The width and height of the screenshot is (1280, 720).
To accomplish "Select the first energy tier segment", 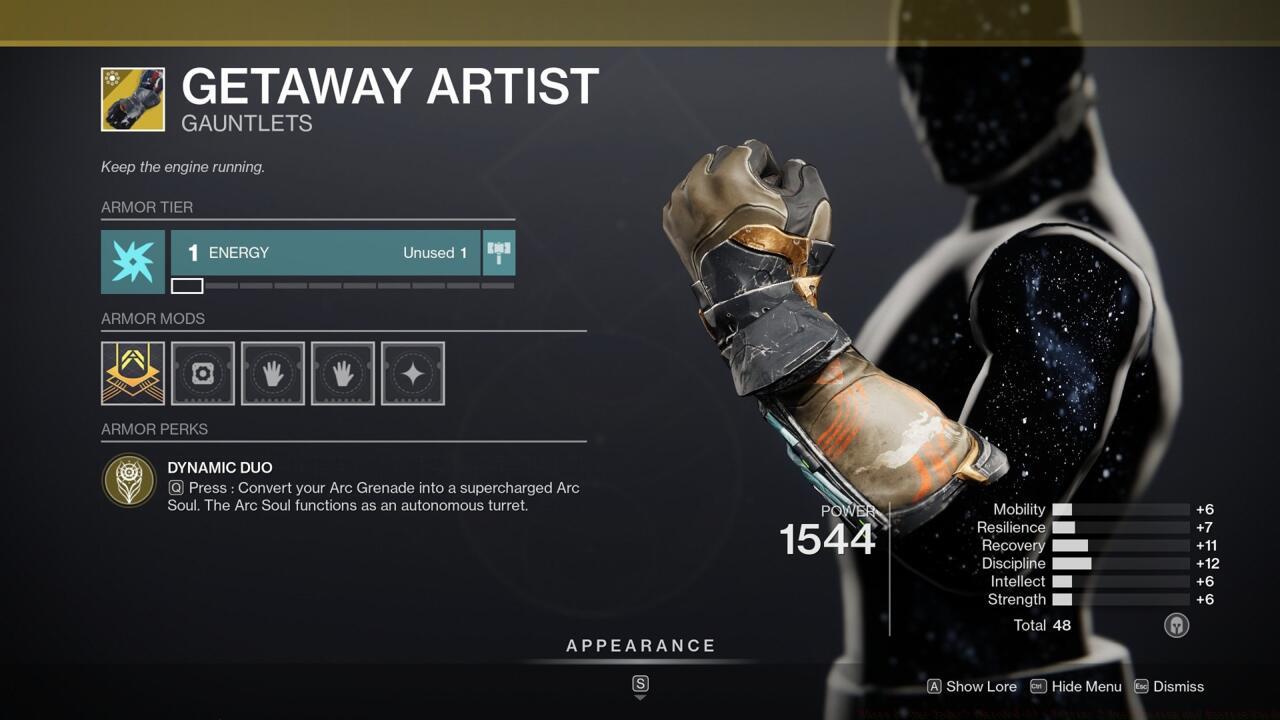I will [x=186, y=285].
